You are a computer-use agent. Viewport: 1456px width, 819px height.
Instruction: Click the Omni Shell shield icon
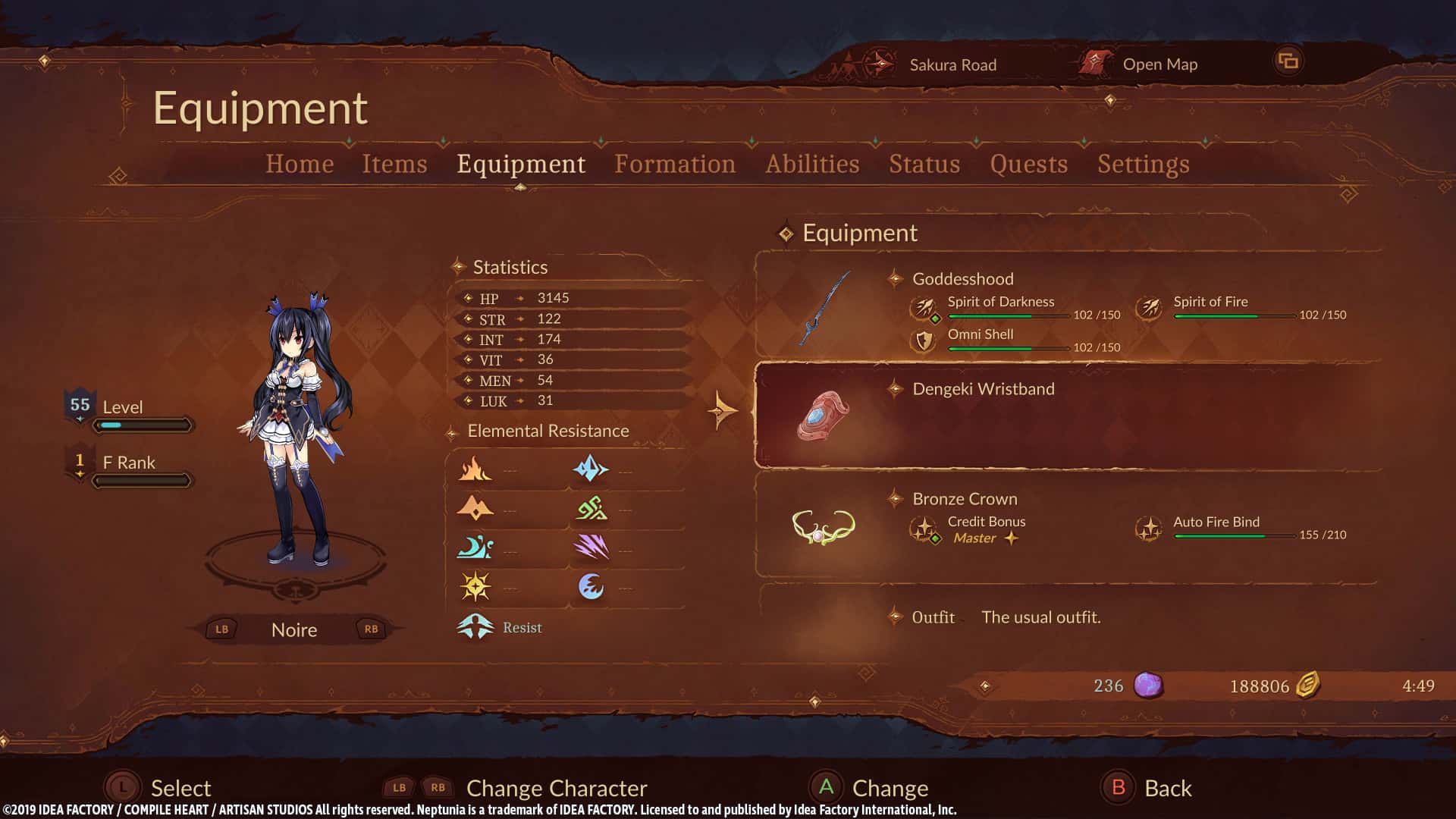click(x=924, y=341)
